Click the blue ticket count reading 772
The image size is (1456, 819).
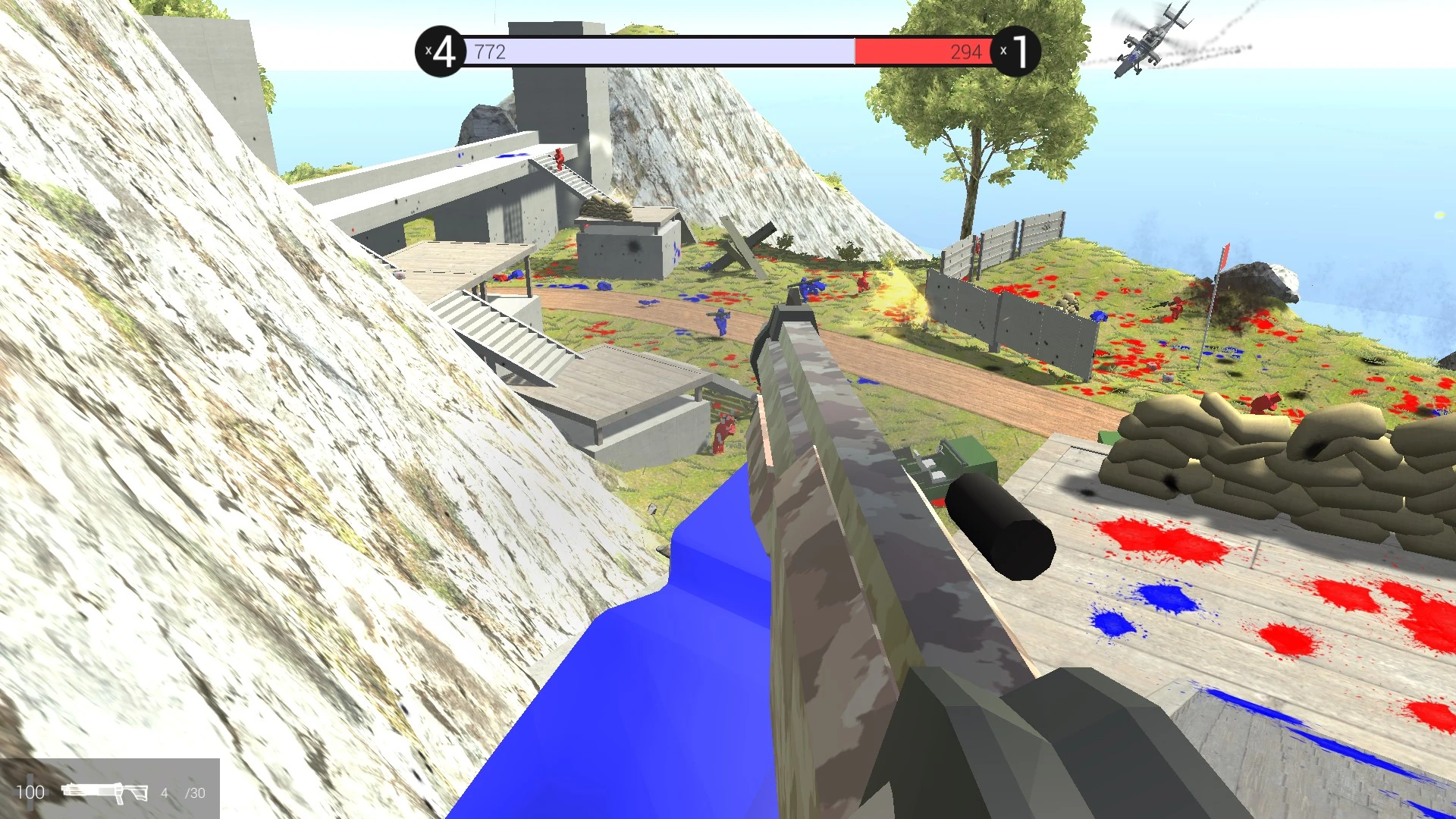pyautogui.click(x=490, y=51)
